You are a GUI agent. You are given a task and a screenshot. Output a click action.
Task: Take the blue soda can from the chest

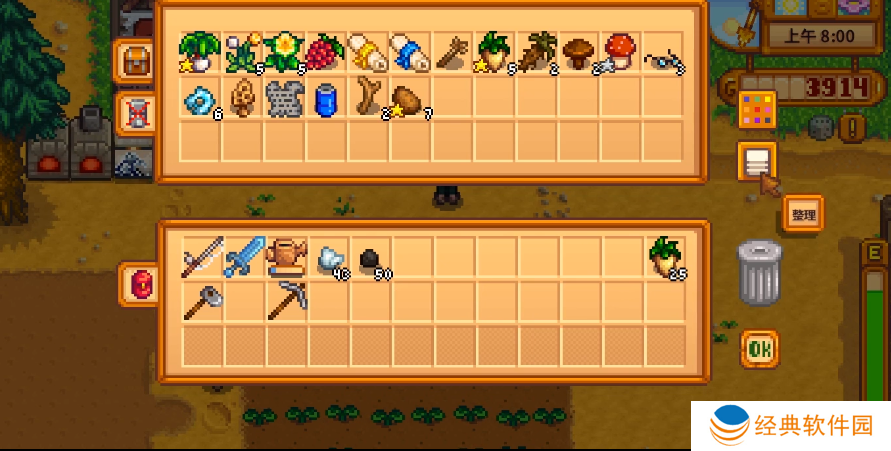326,99
